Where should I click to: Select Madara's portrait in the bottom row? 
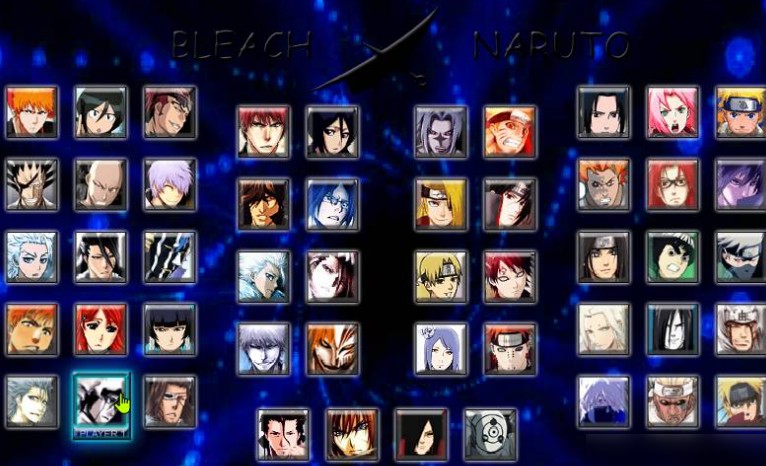coord(420,434)
